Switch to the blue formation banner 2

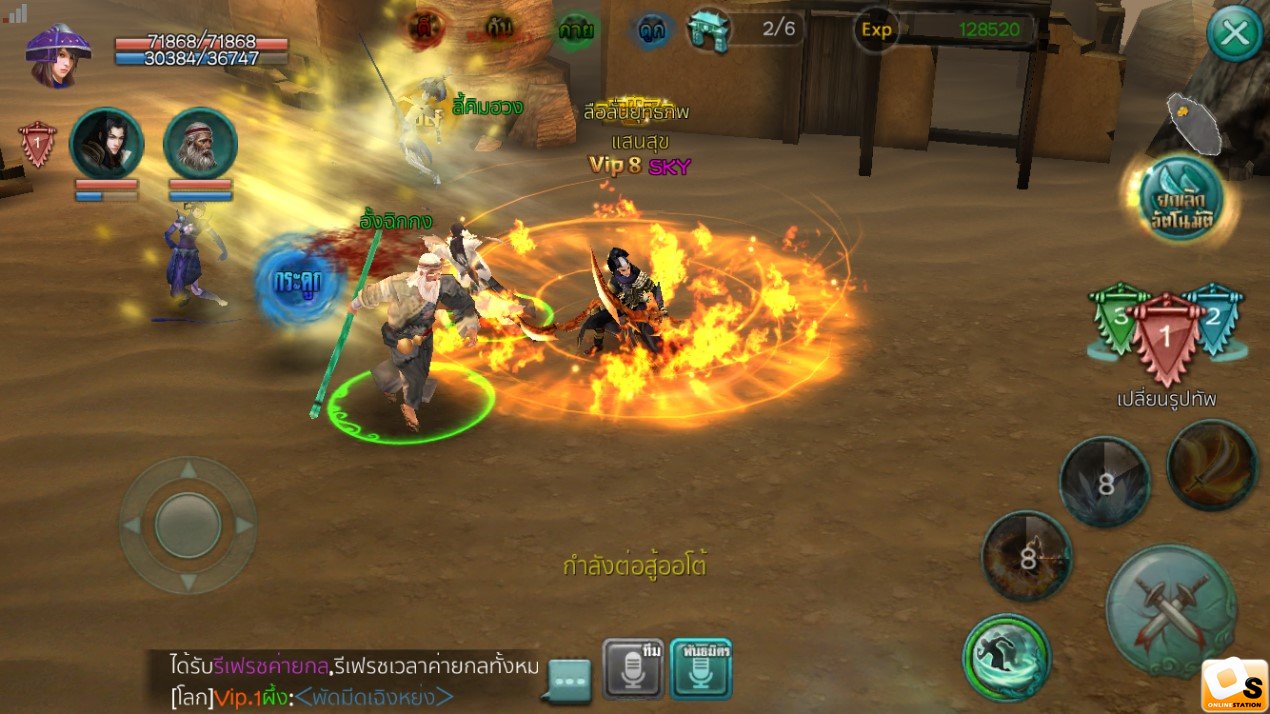click(x=1213, y=318)
